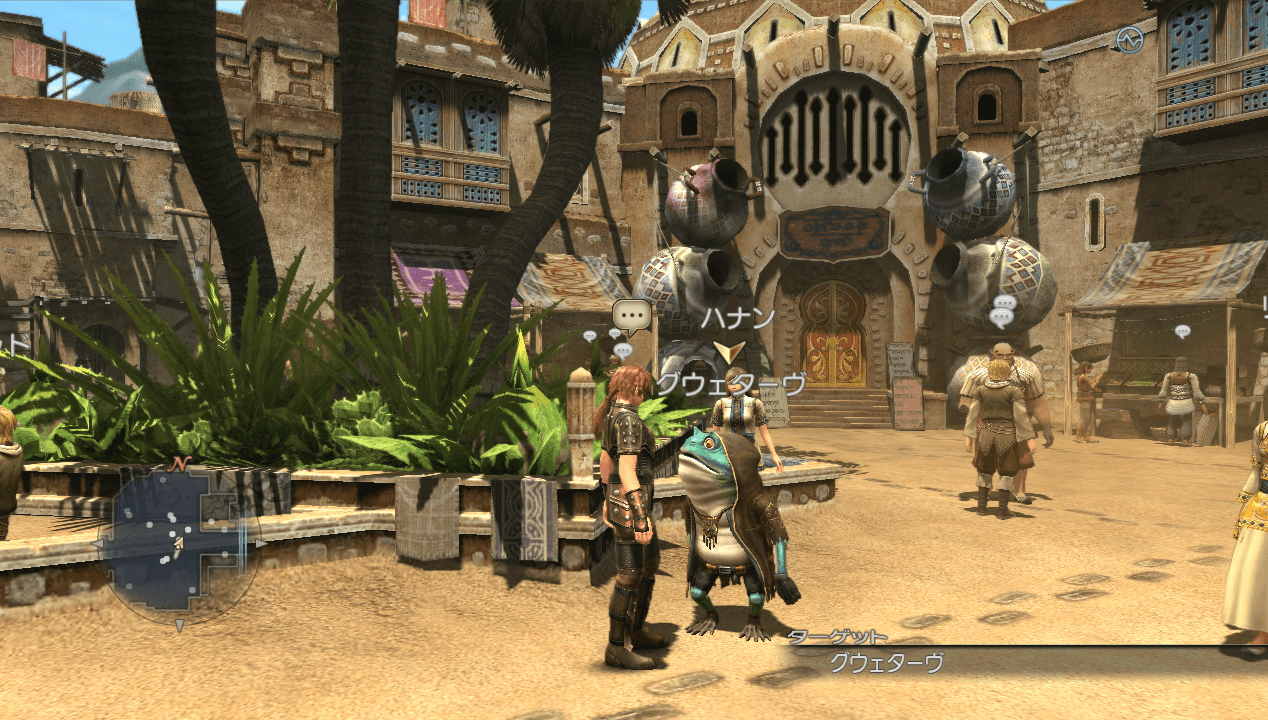Open the circular minimap
The height and width of the screenshot is (720, 1268).
point(179,543)
